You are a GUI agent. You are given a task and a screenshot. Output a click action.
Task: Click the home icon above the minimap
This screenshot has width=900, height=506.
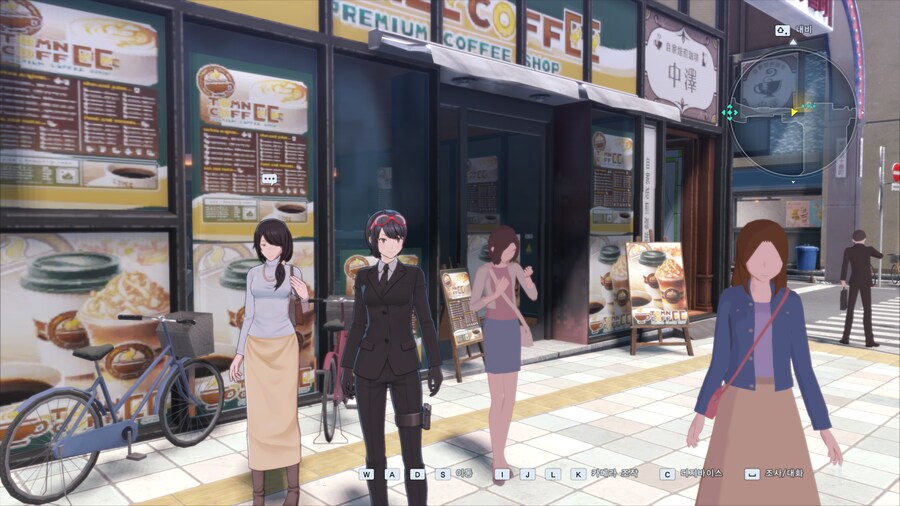click(782, 30)
